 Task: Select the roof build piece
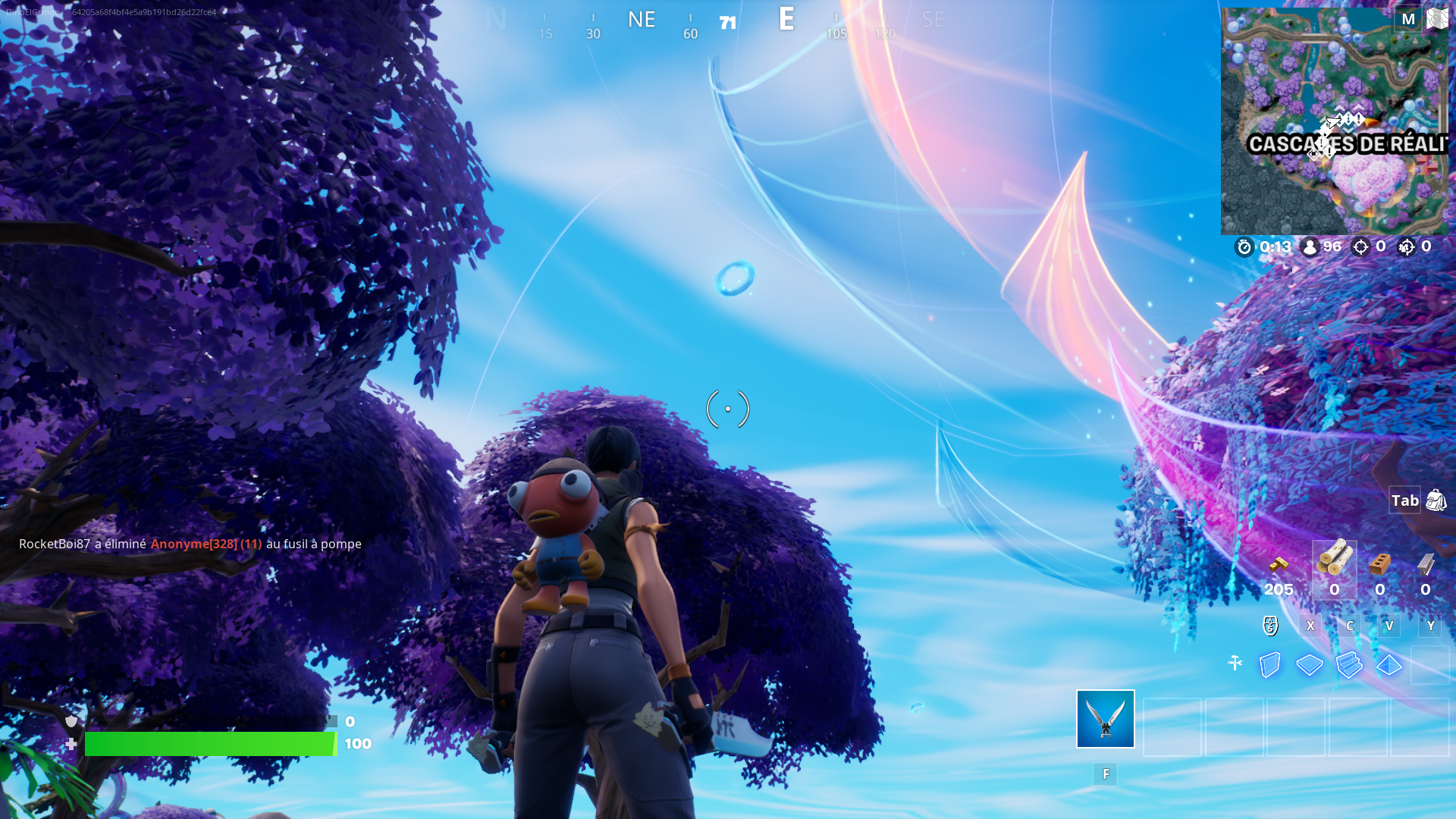[x=1388, y=664]
